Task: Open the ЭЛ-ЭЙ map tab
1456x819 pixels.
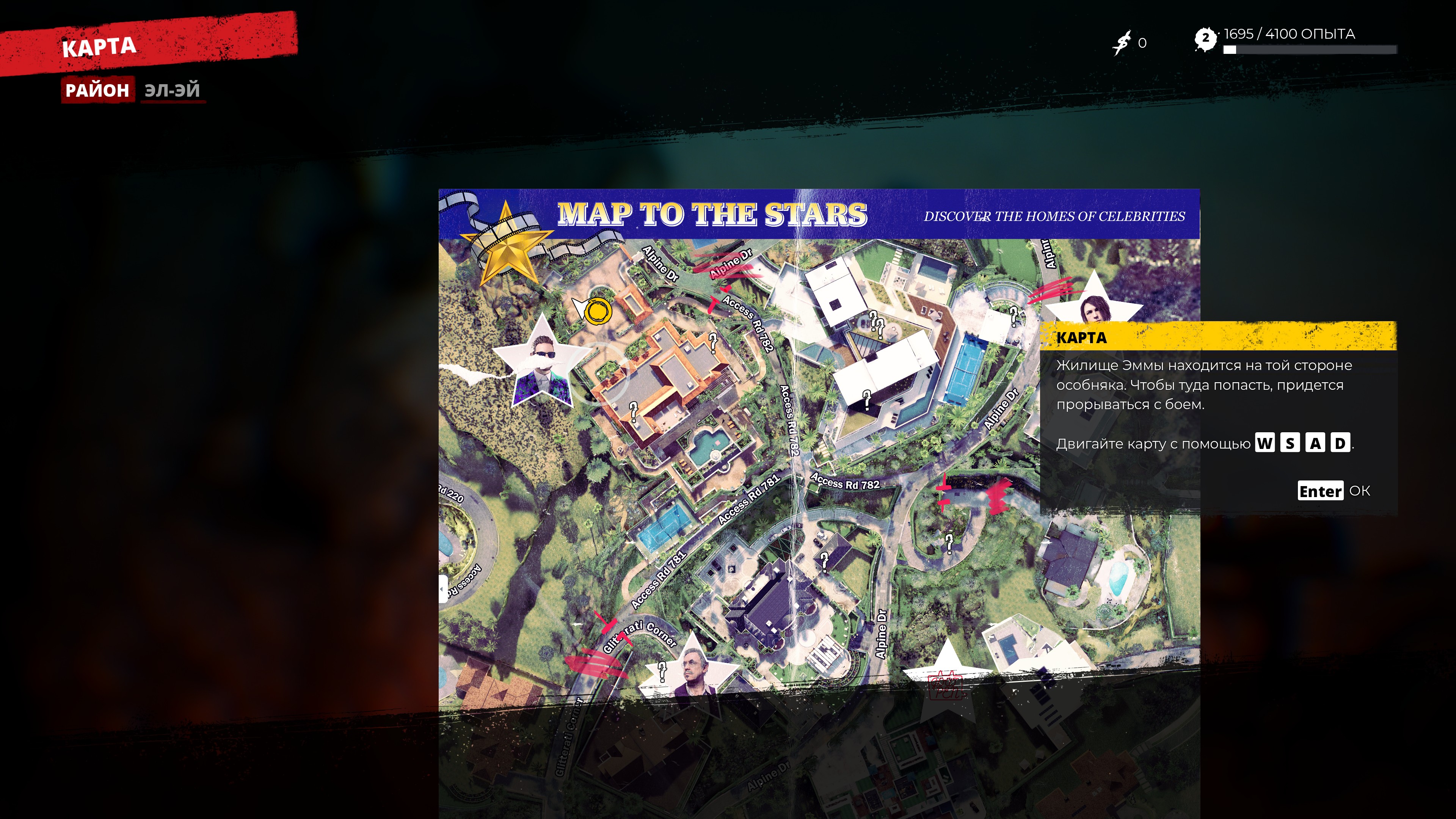Action: (172, 90)
